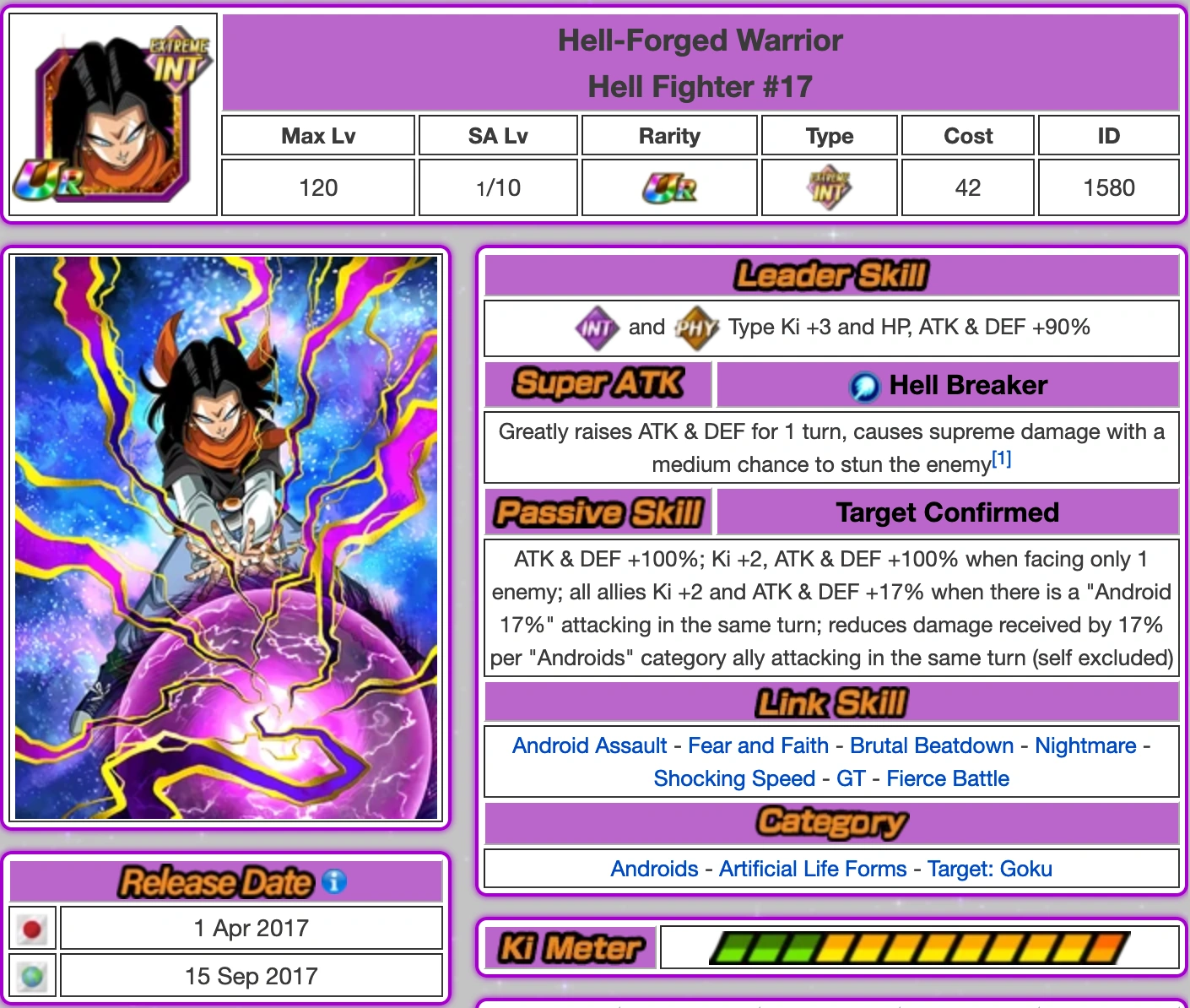Click the full character artwork image
Screen dimensions: 1190x1008
(x=227, y=540)
